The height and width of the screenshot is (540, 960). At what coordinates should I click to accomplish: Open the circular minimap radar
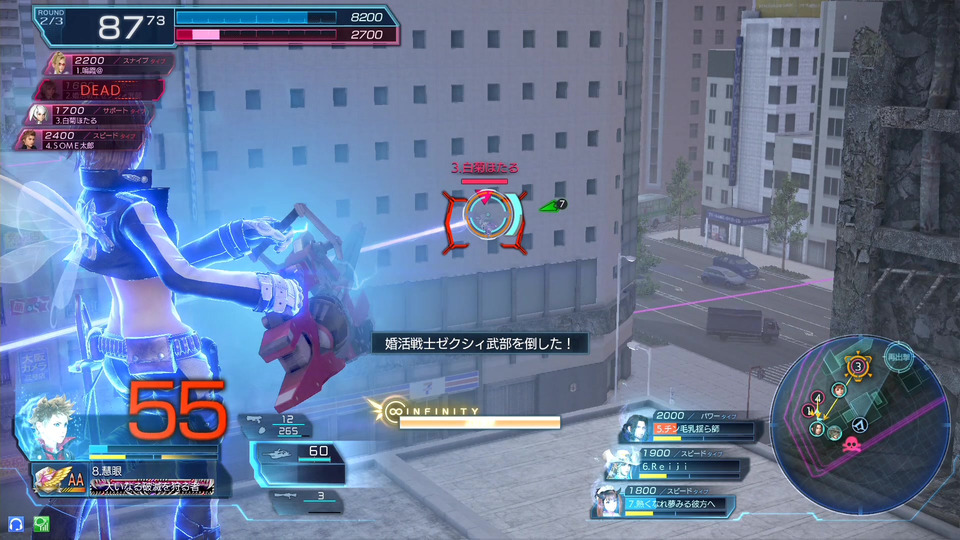(x=863, y=410)
